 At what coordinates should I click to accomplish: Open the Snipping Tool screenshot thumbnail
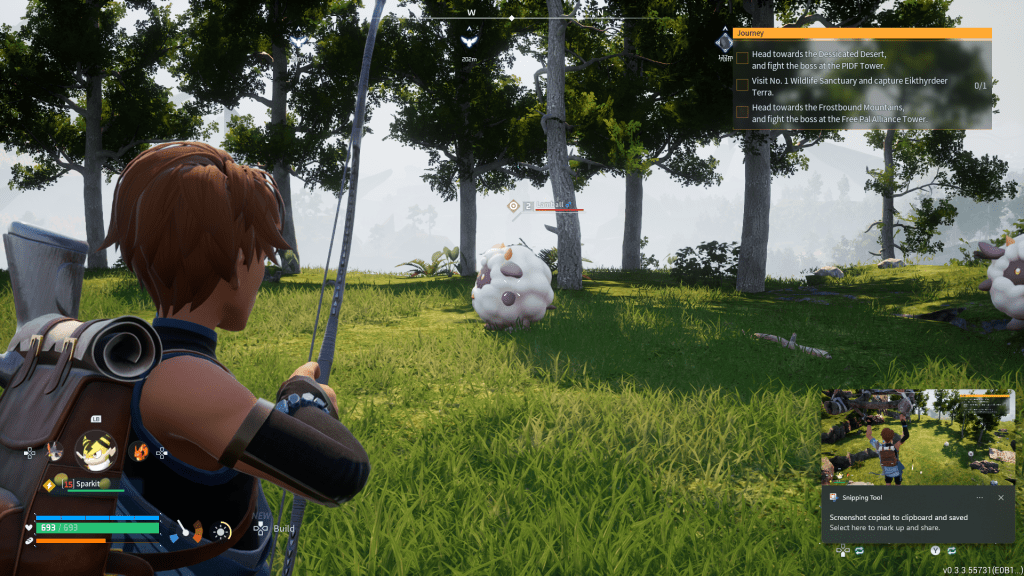tap(918, 435)
